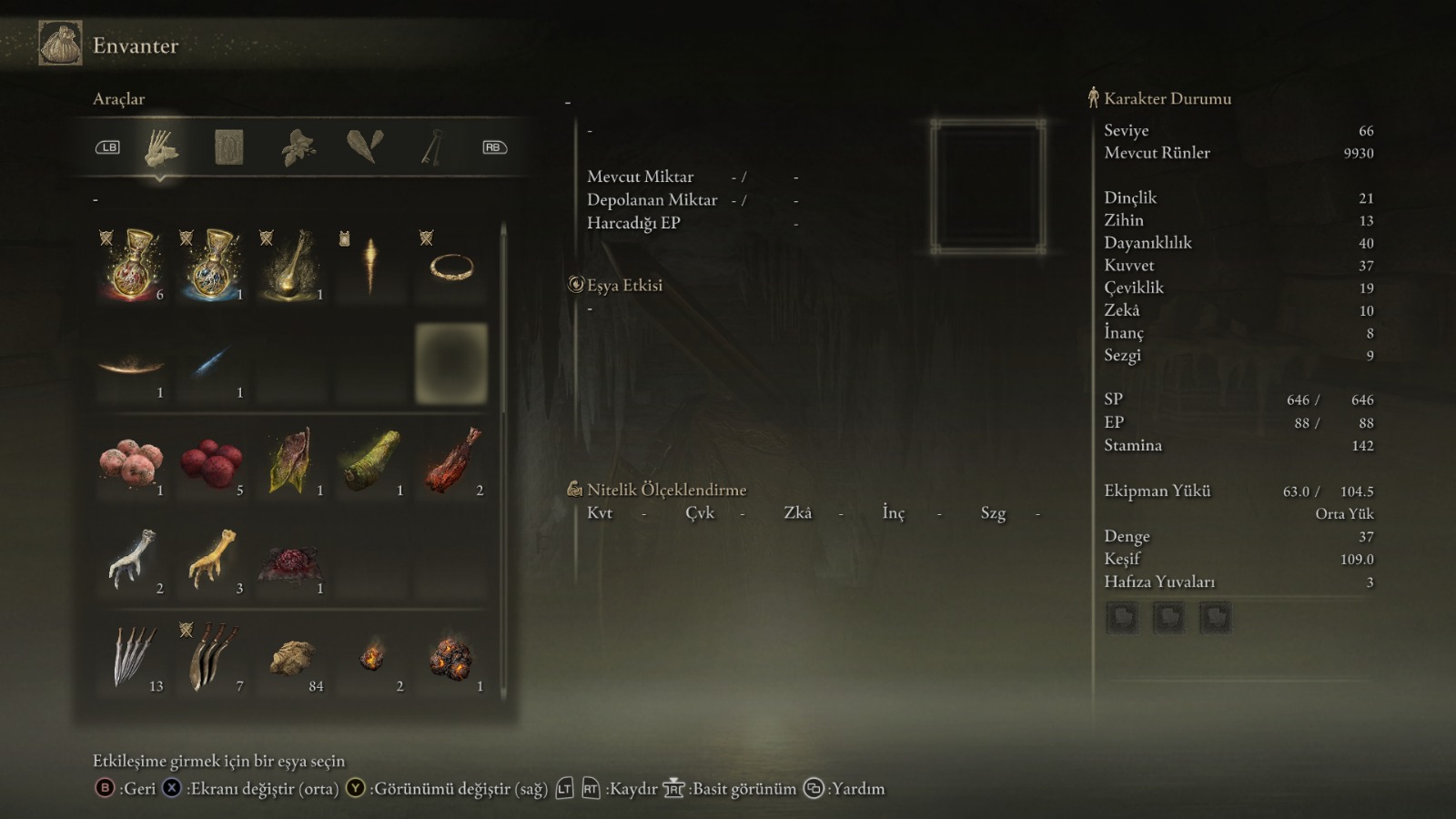Pick the ruin fragment stack of 84

pos(291,657)
